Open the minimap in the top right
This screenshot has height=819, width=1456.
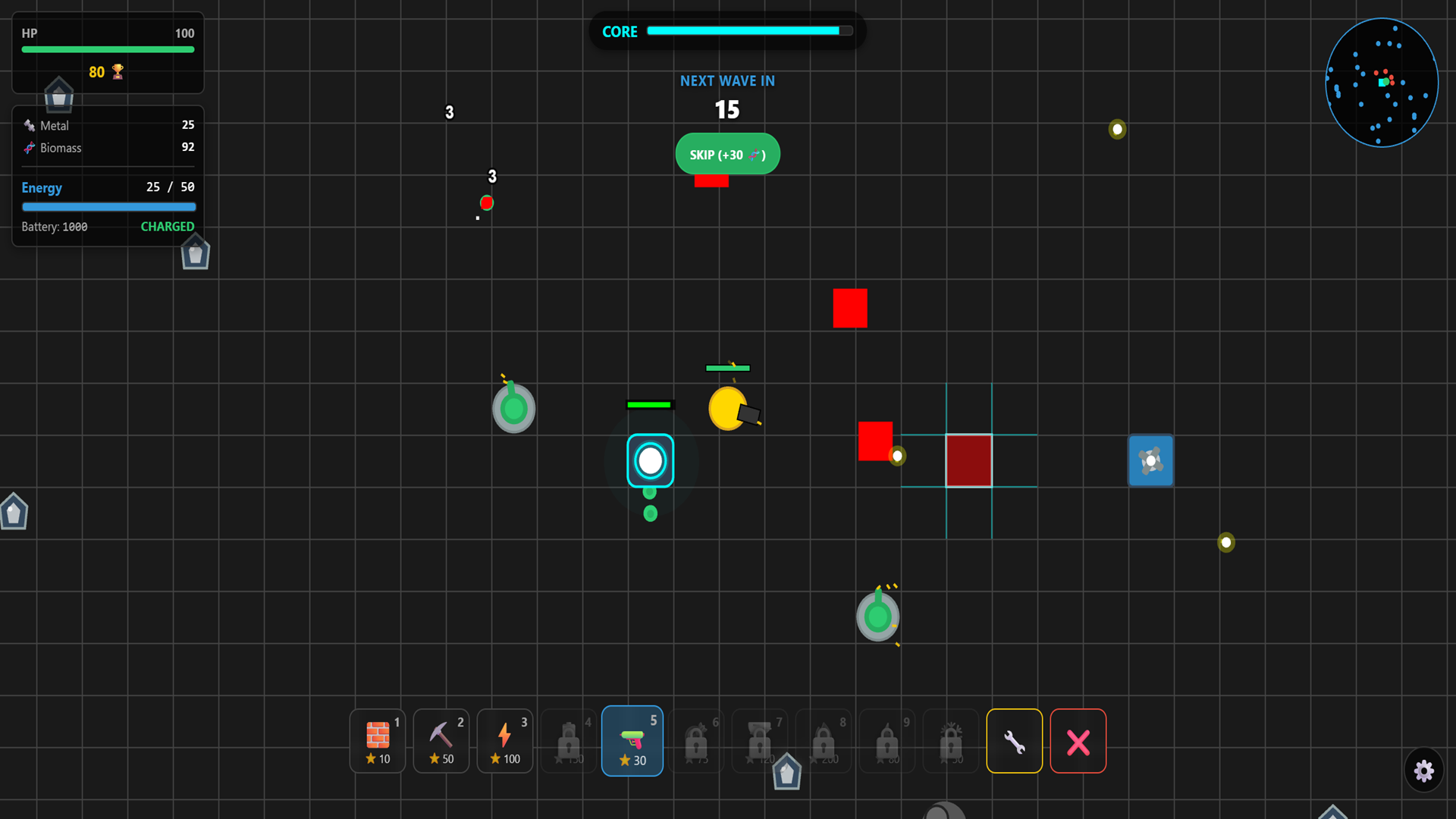[x=1382, y=83]
